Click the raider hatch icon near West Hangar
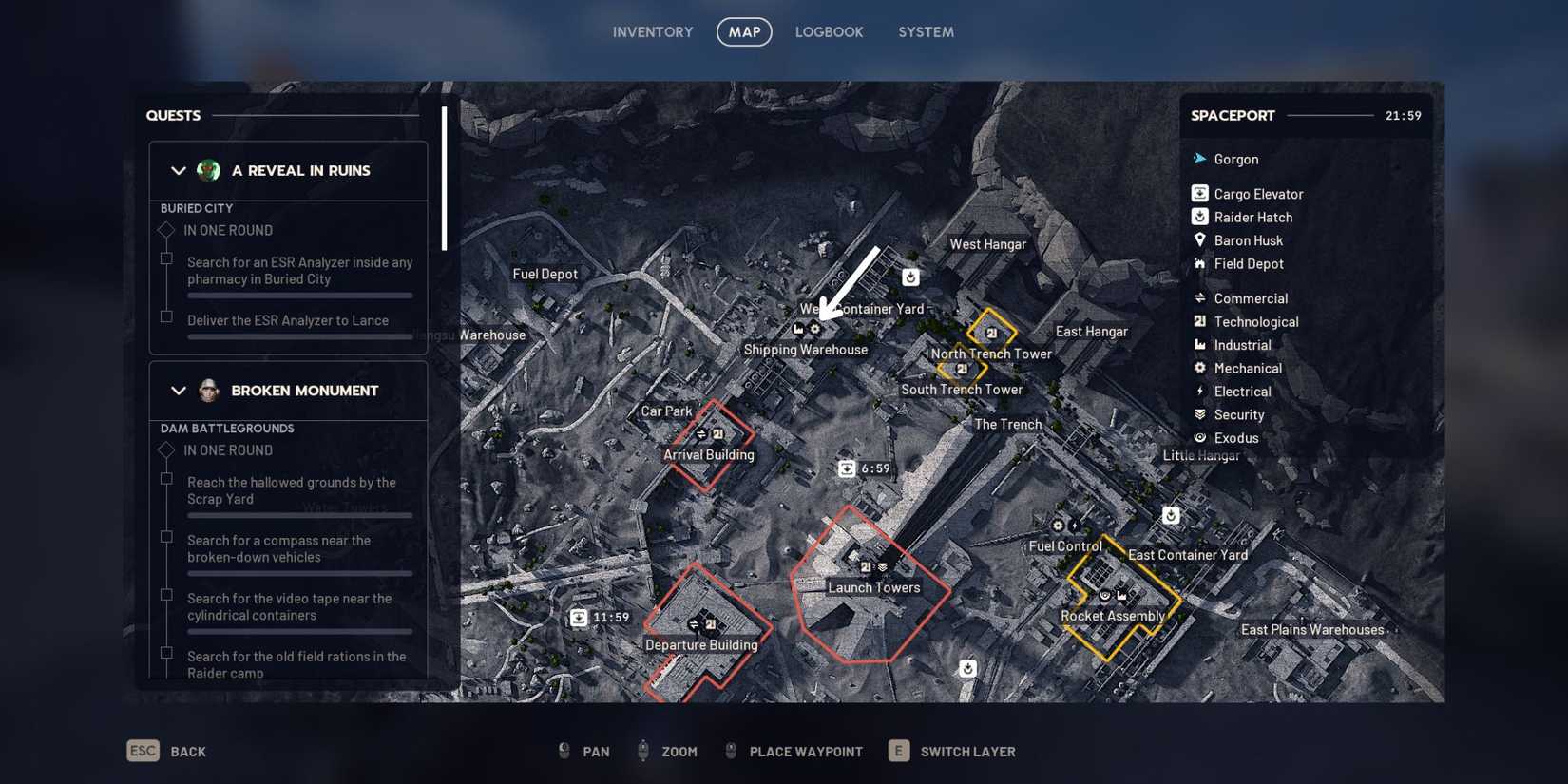Screen dimensions: 1568x784 [909, 277]
